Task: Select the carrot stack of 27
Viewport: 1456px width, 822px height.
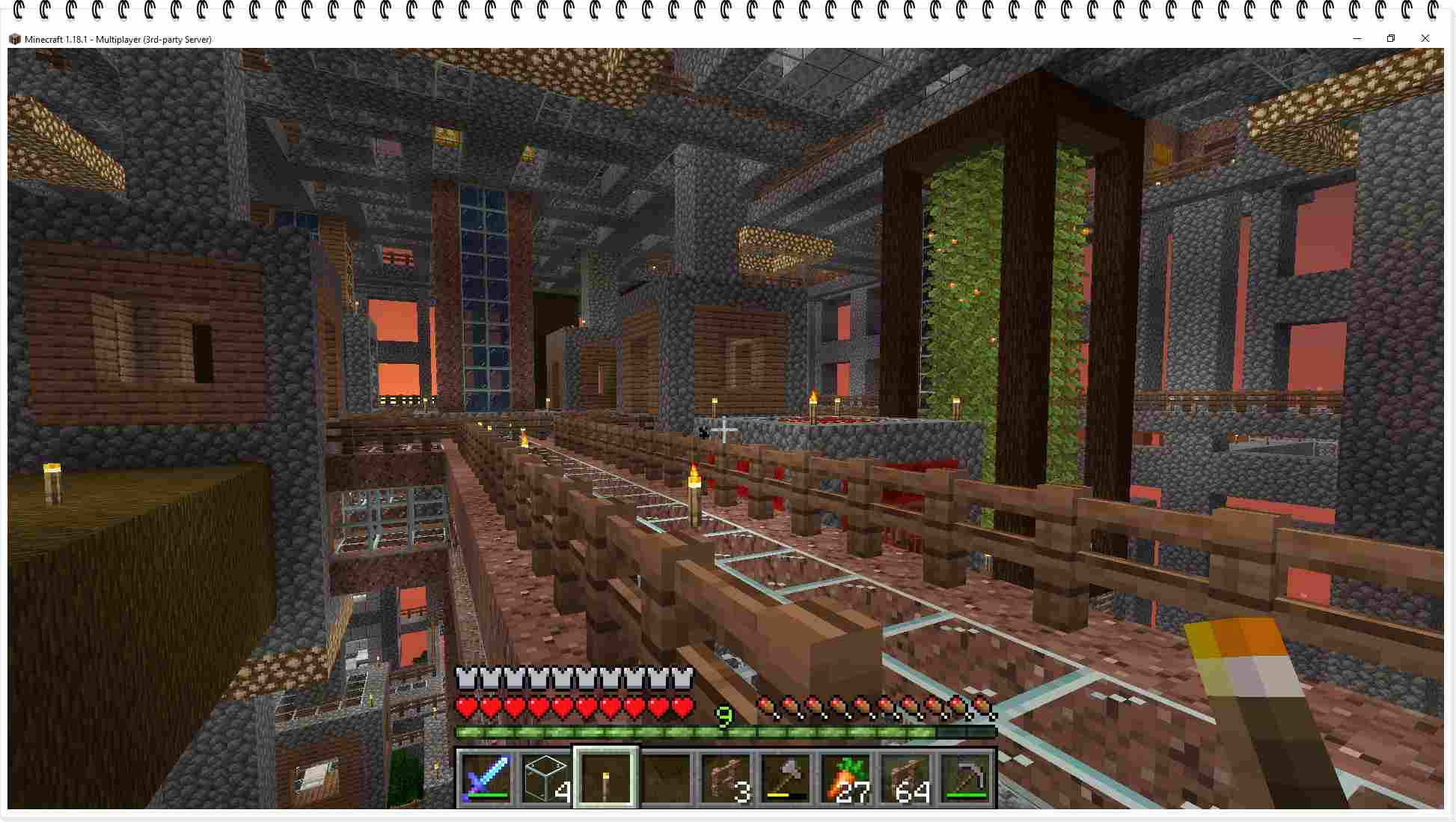Action: click(x=846, y=779)
